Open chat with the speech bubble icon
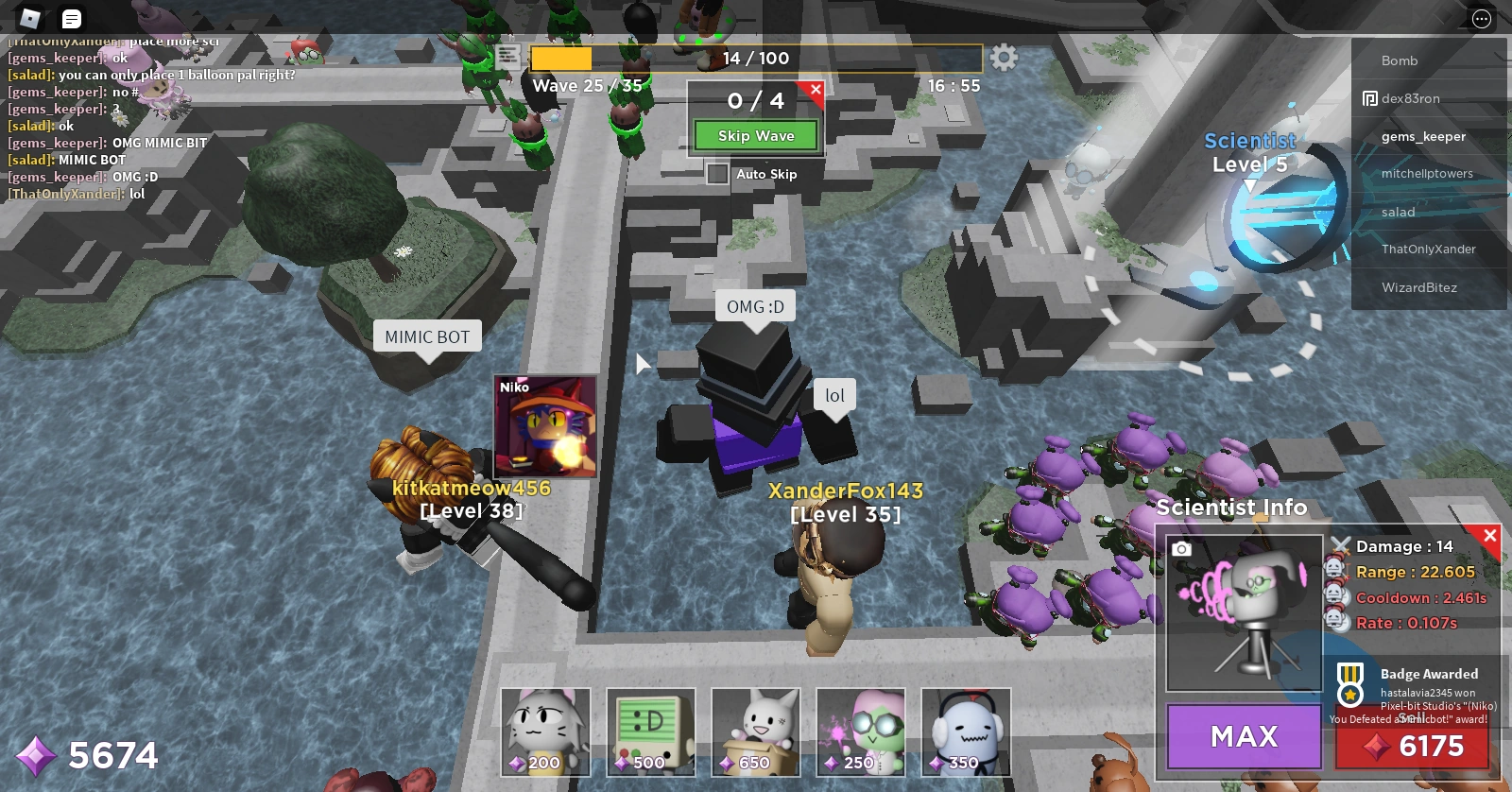The image size is (1512, 792). (71, 19)
